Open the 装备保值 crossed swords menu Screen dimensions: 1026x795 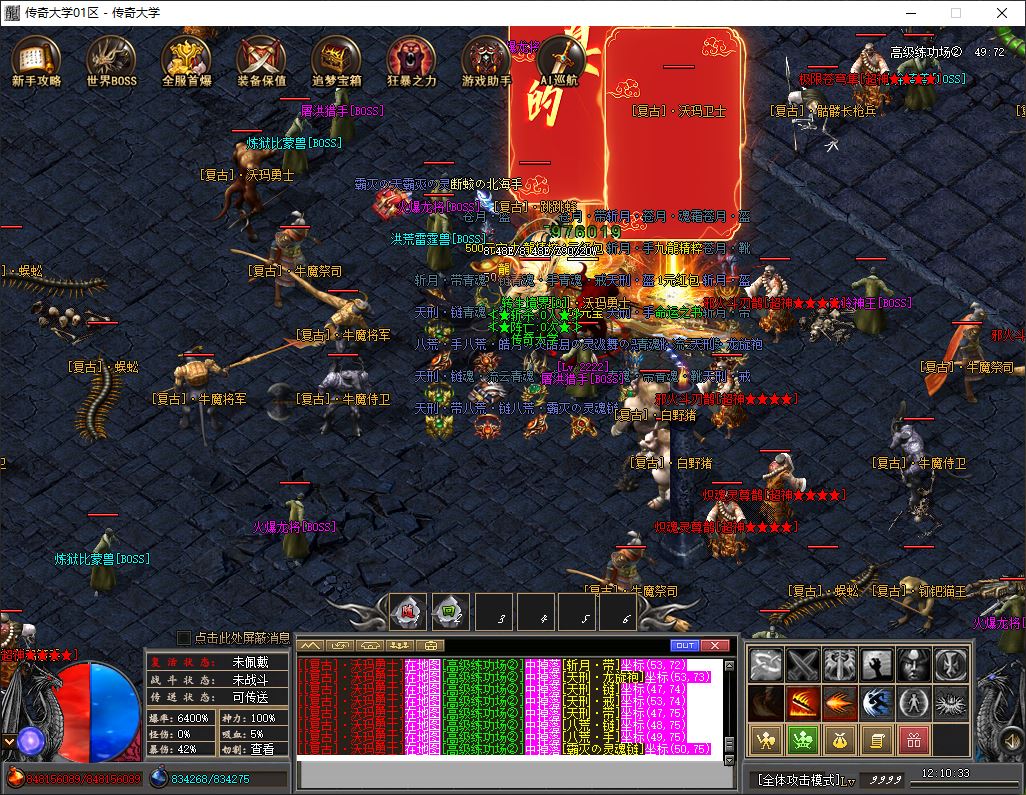[x=262, y=61]
